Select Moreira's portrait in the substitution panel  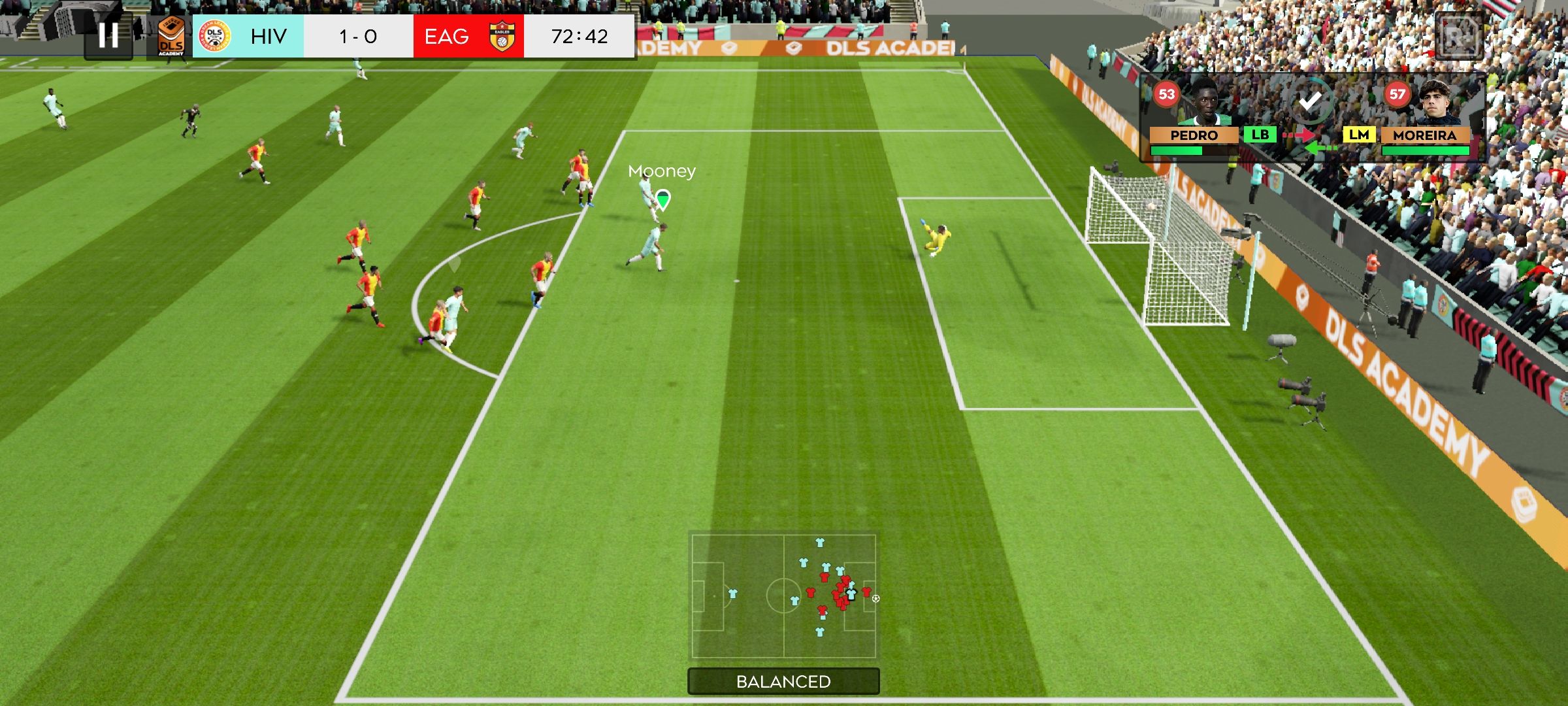(1436, 103)
